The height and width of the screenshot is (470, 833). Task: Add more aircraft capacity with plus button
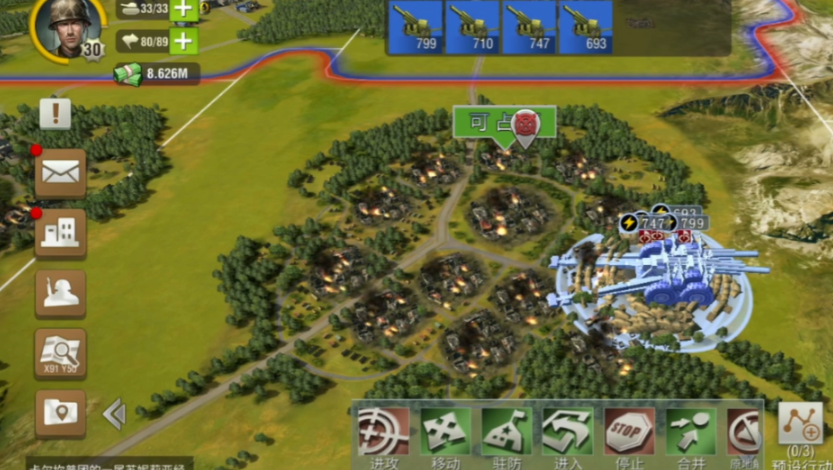click(183, 41)
